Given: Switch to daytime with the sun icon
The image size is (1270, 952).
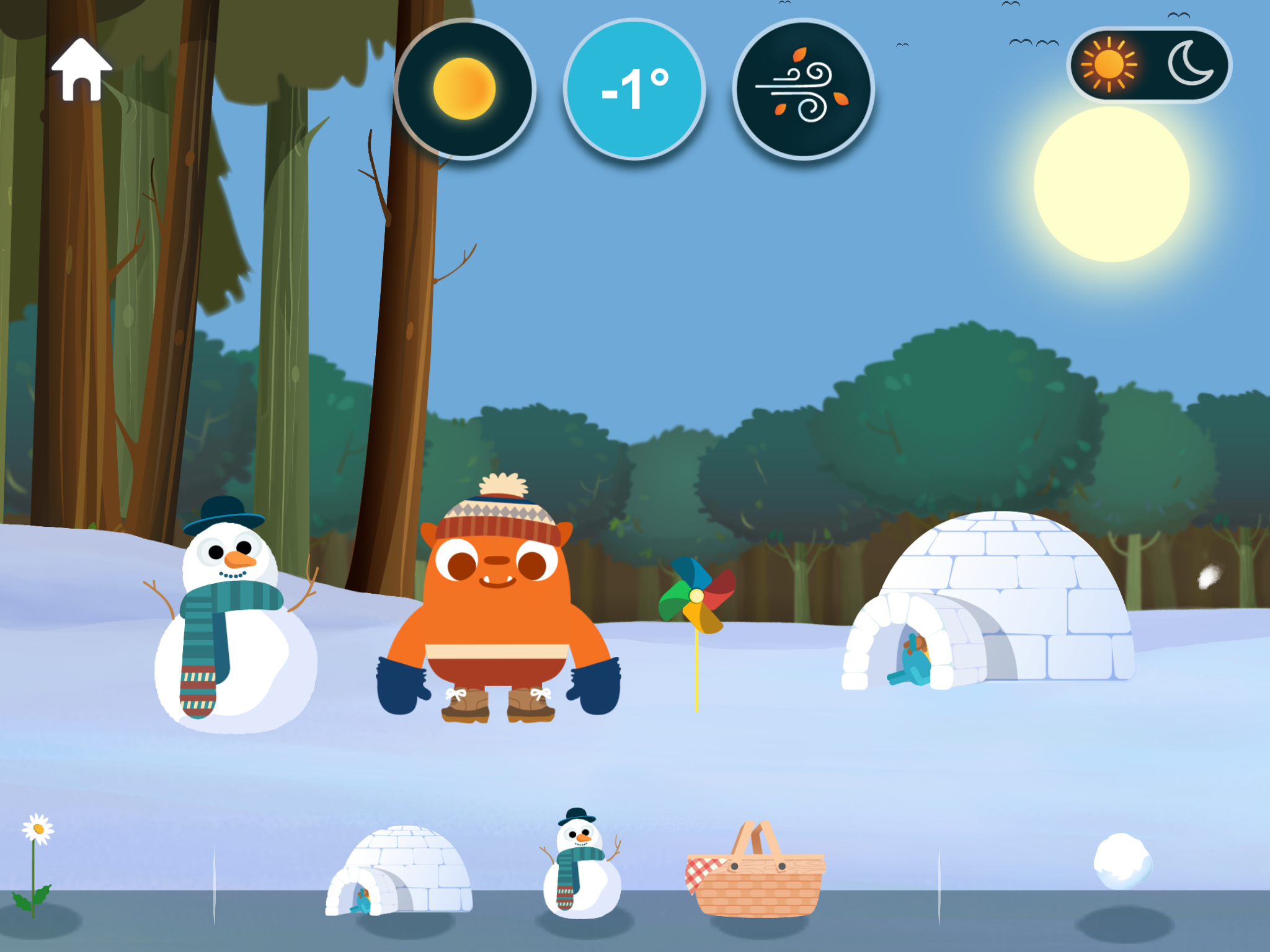Looking at the screenshot, I should point(1109,64).
